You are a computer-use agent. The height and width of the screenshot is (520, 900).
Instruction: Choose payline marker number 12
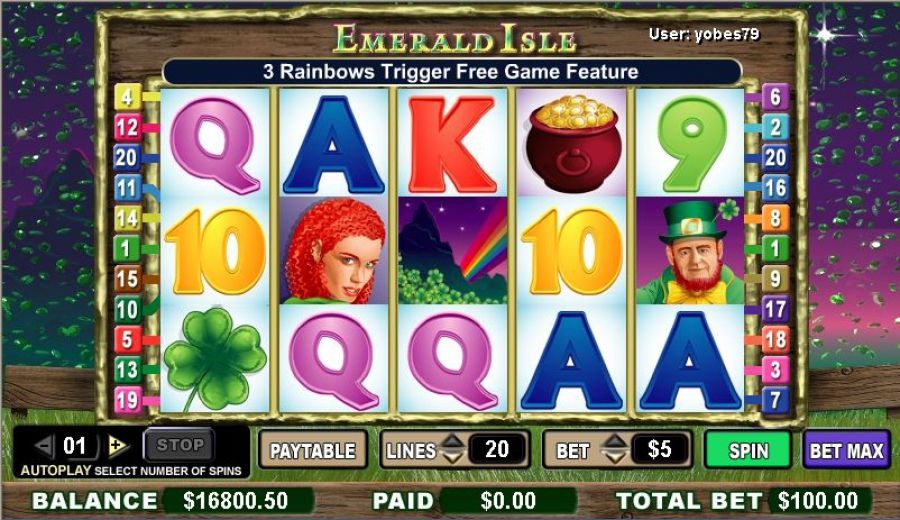click(x=127, y=127)
